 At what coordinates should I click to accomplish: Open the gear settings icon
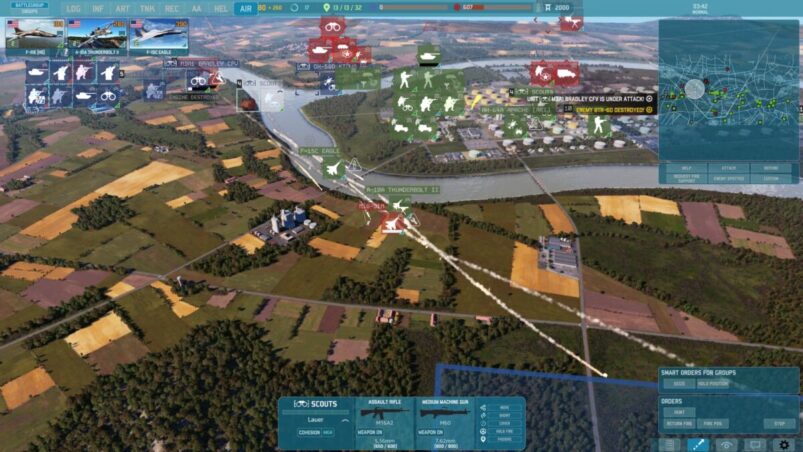click(784, 444)
